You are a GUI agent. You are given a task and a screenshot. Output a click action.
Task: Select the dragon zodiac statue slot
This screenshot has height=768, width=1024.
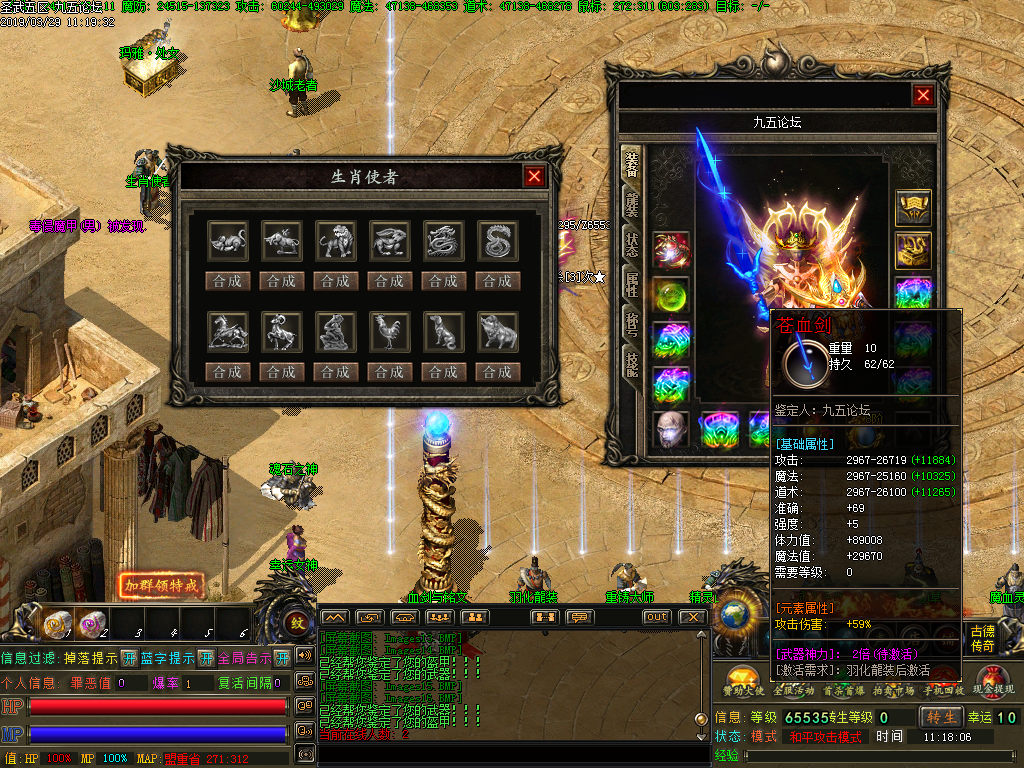(443, 241)
